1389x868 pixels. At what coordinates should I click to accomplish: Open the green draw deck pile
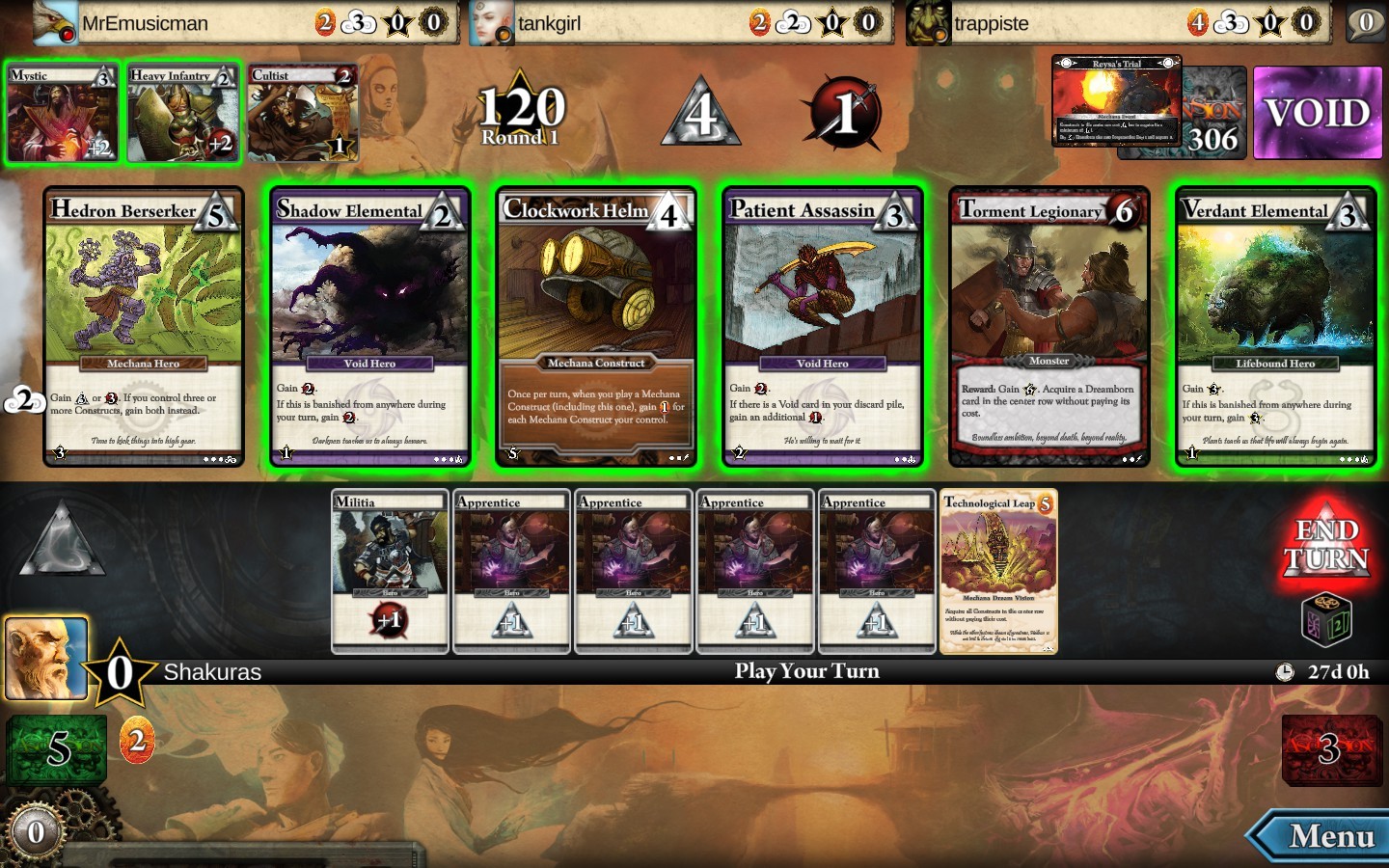tap(57, 748)
